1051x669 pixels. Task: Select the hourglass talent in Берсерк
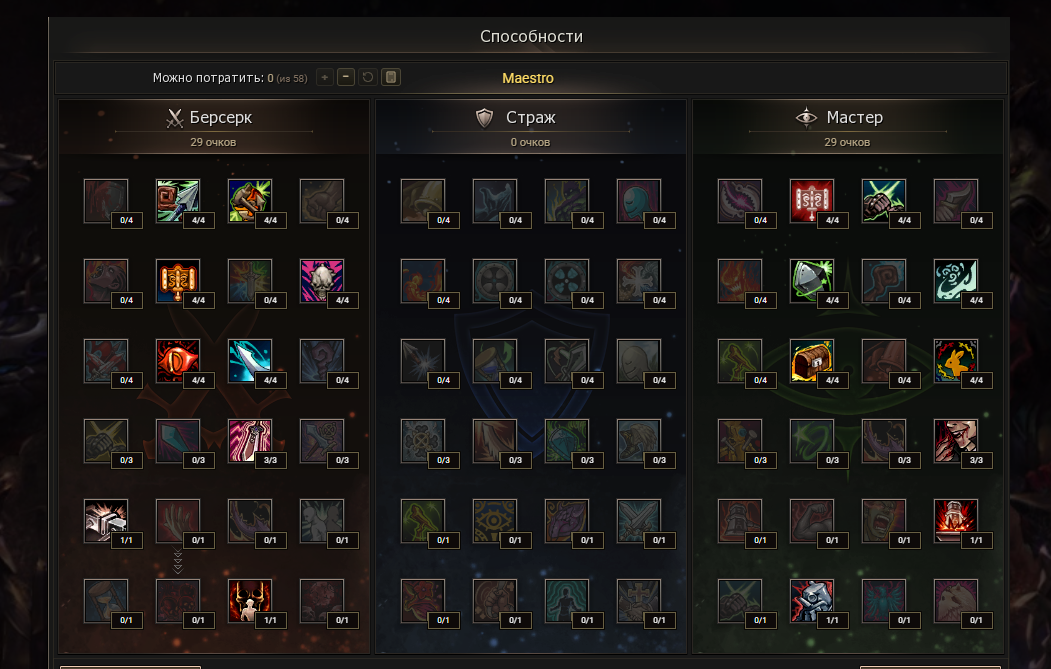(x=178, y=281)
